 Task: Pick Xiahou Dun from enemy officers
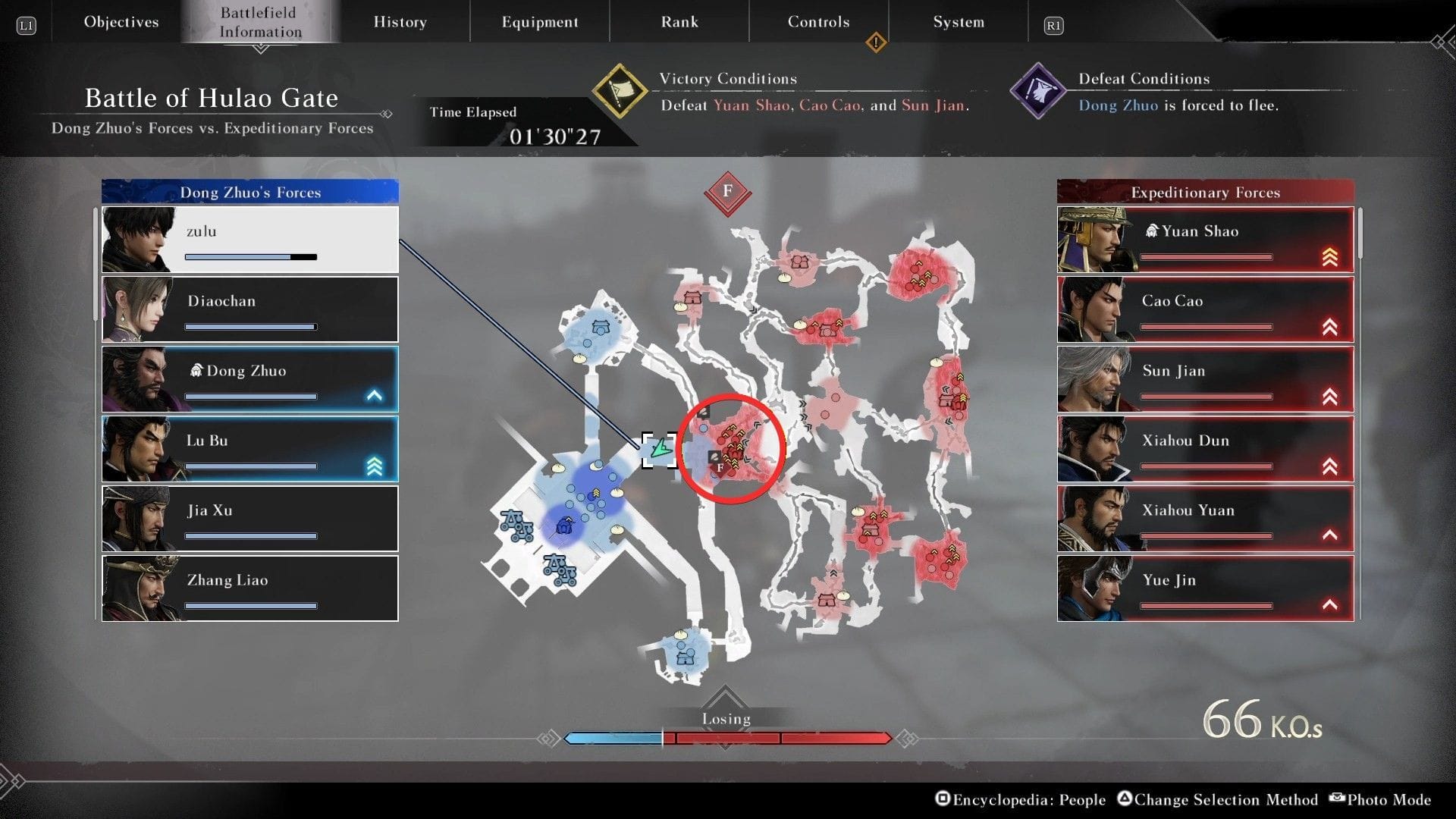1205,449
